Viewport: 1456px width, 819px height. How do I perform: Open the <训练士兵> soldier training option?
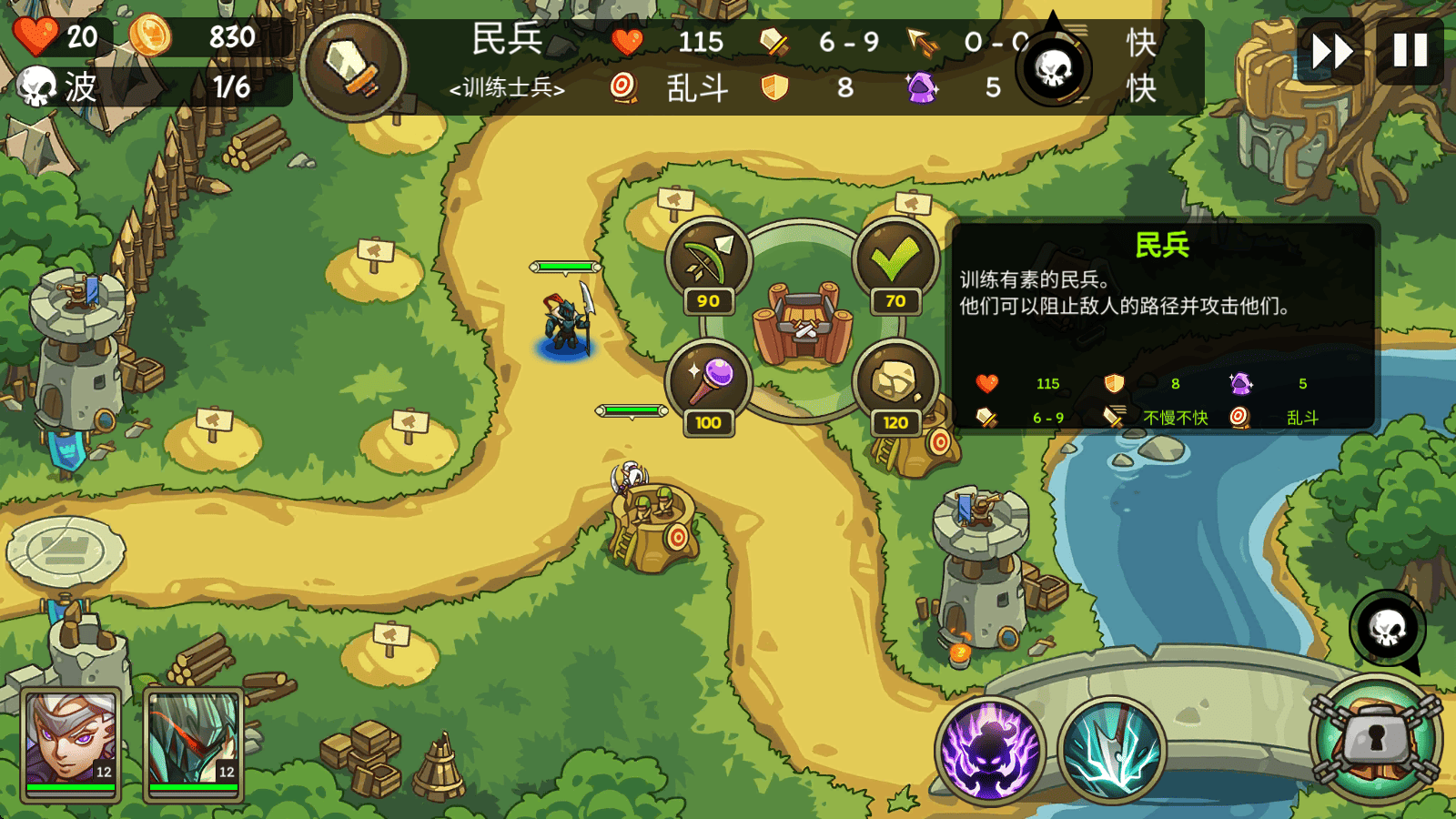[507, 90]
